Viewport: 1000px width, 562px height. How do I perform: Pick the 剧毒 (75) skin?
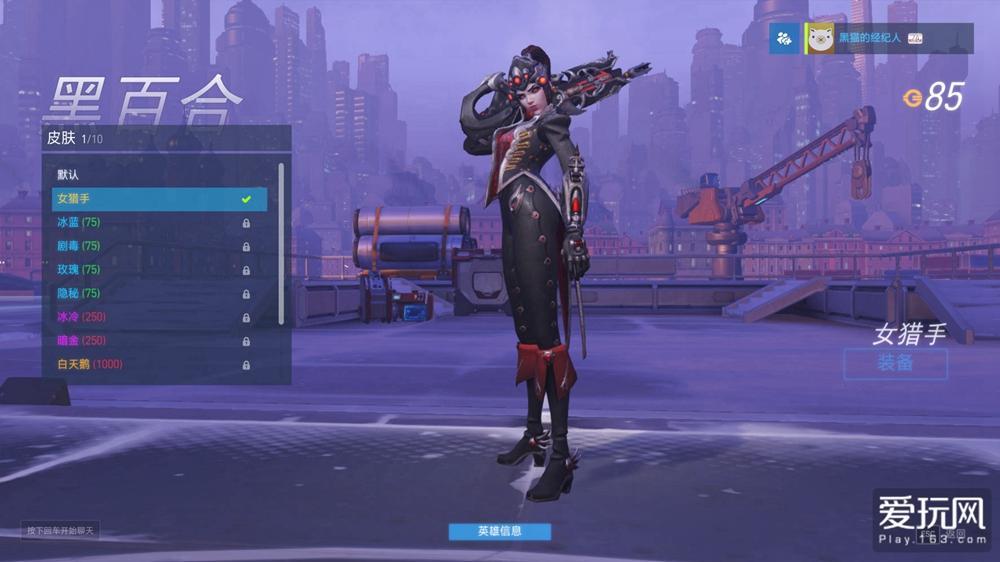tap(150, 246)
